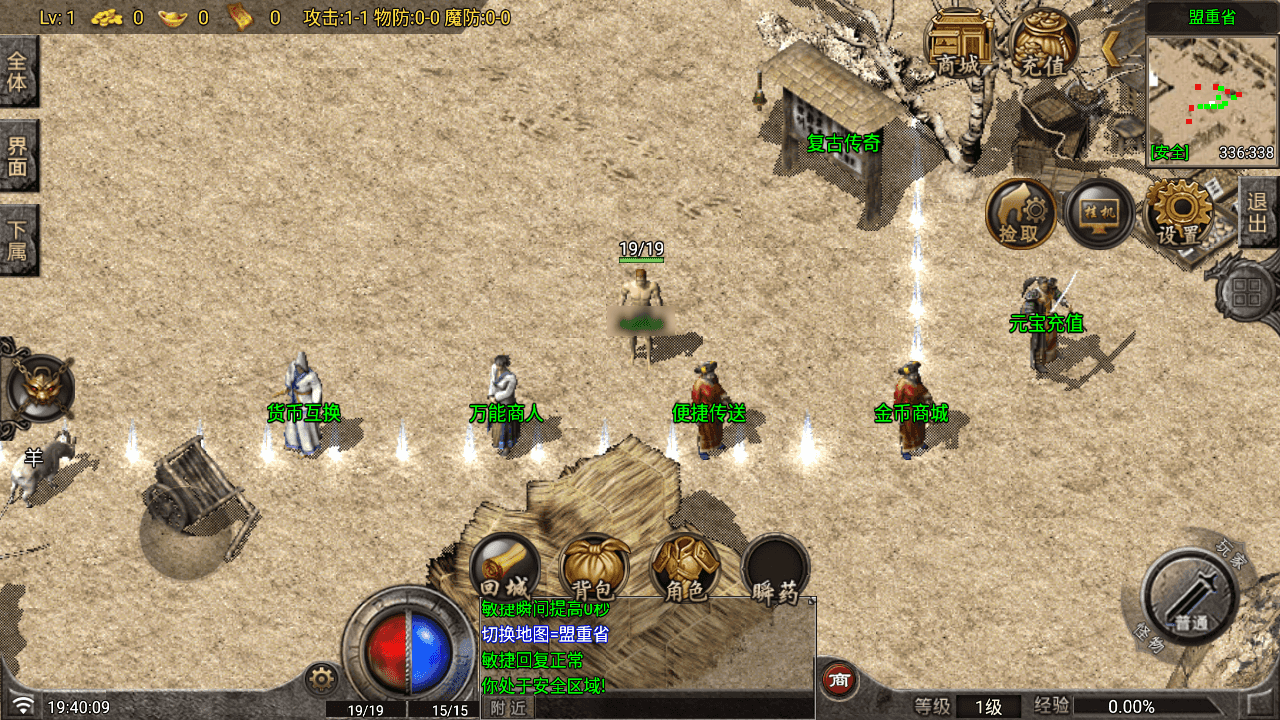
Task: Open the 充值 recharge menu
Action: (1044, 45)
